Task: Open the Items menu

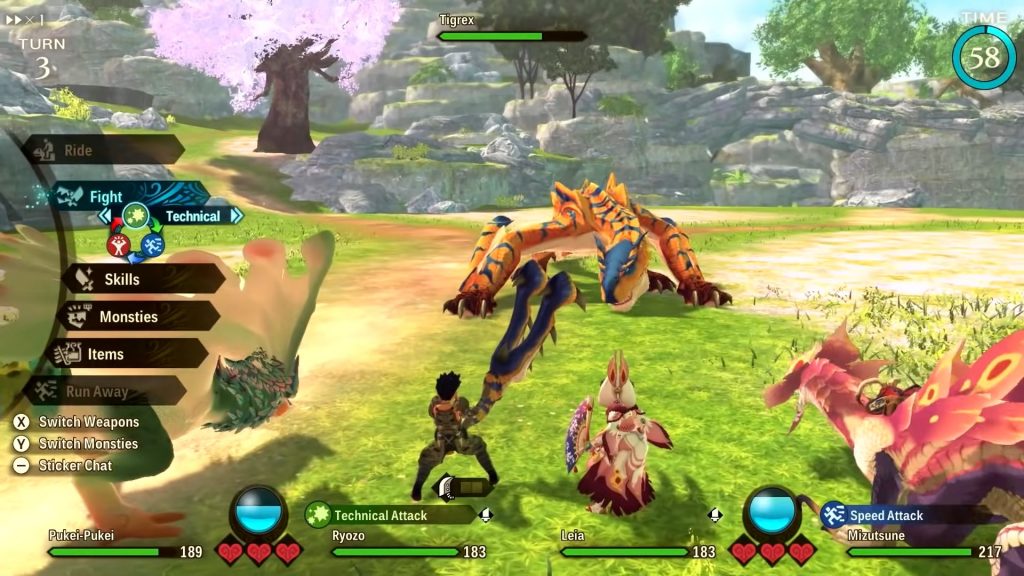Action: coord(122,354)
